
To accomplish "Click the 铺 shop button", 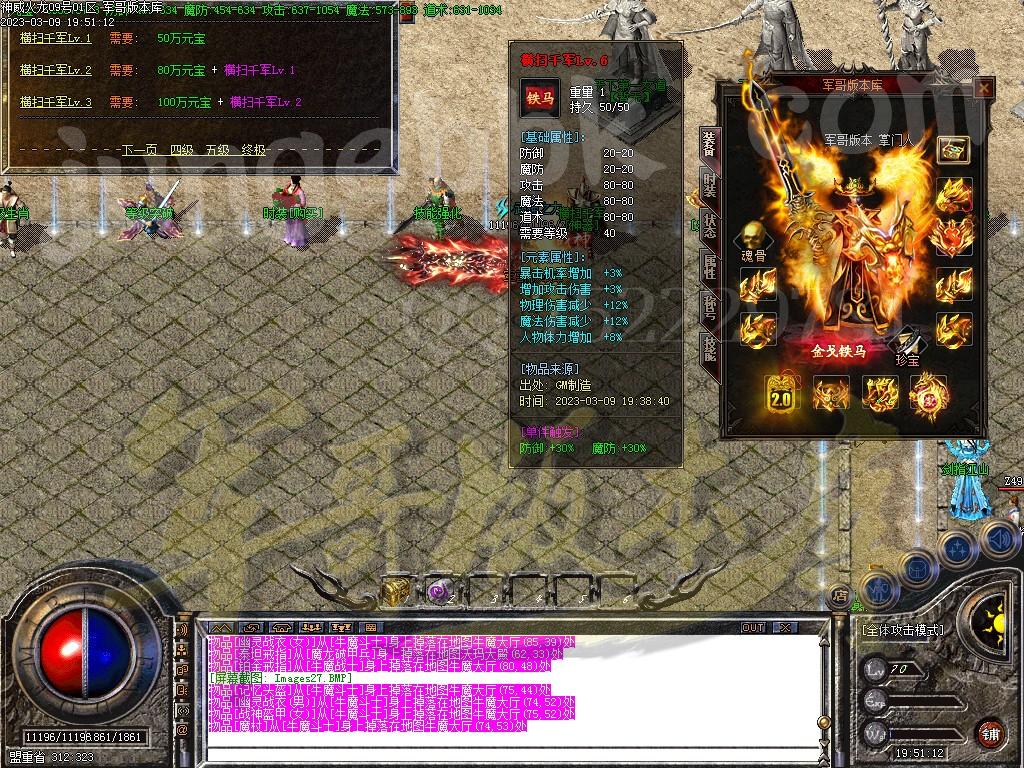I will coord(990,733).
